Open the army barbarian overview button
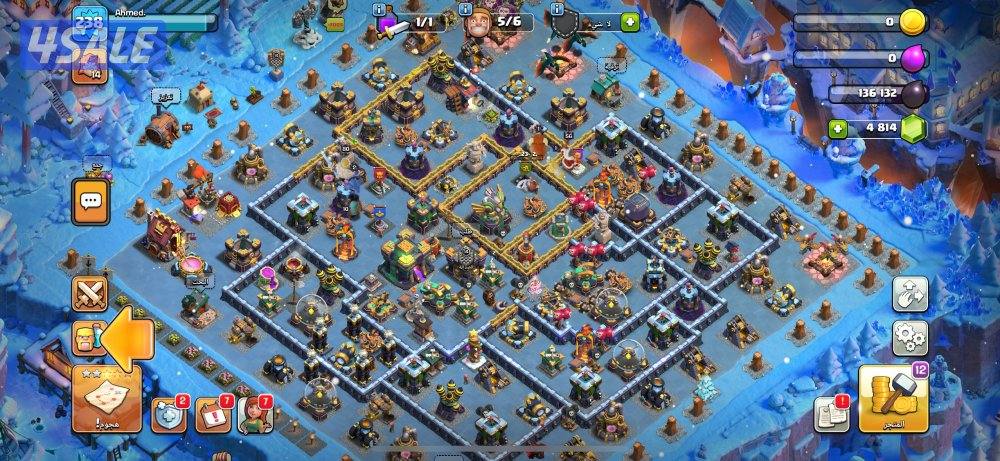 [88, 340]
